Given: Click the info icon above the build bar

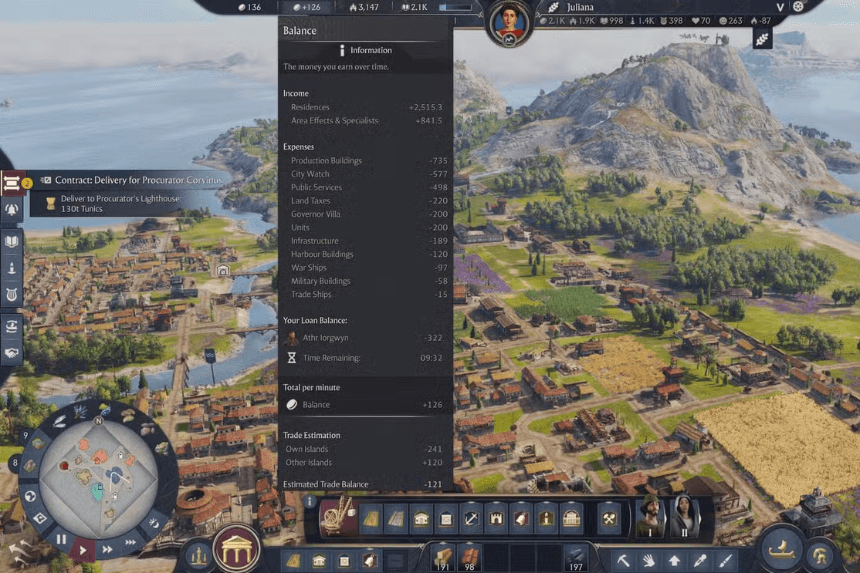Looking at the screenshot, I should [310, 502].
